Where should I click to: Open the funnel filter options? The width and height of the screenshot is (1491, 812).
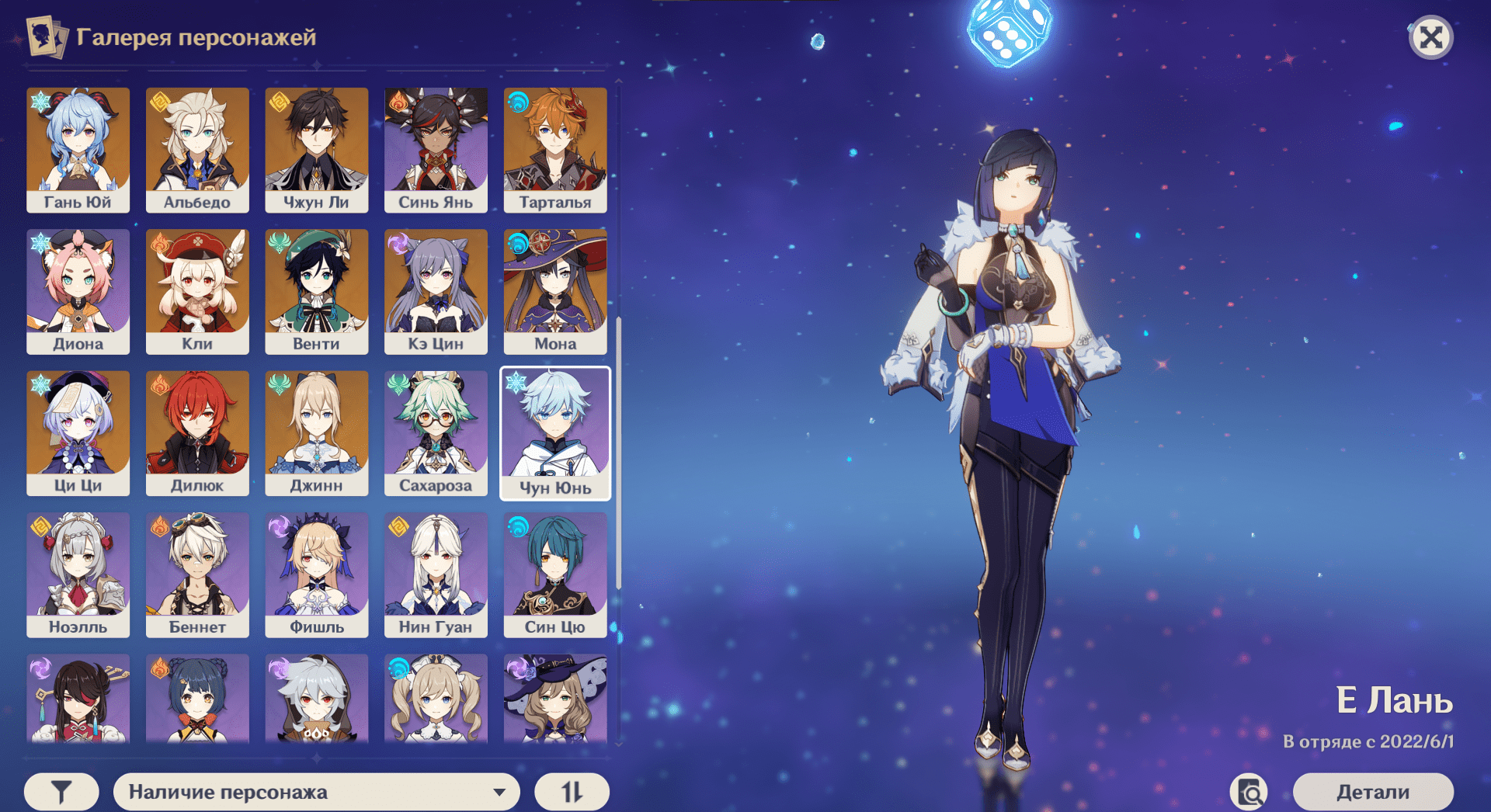(x=61, y=792)
